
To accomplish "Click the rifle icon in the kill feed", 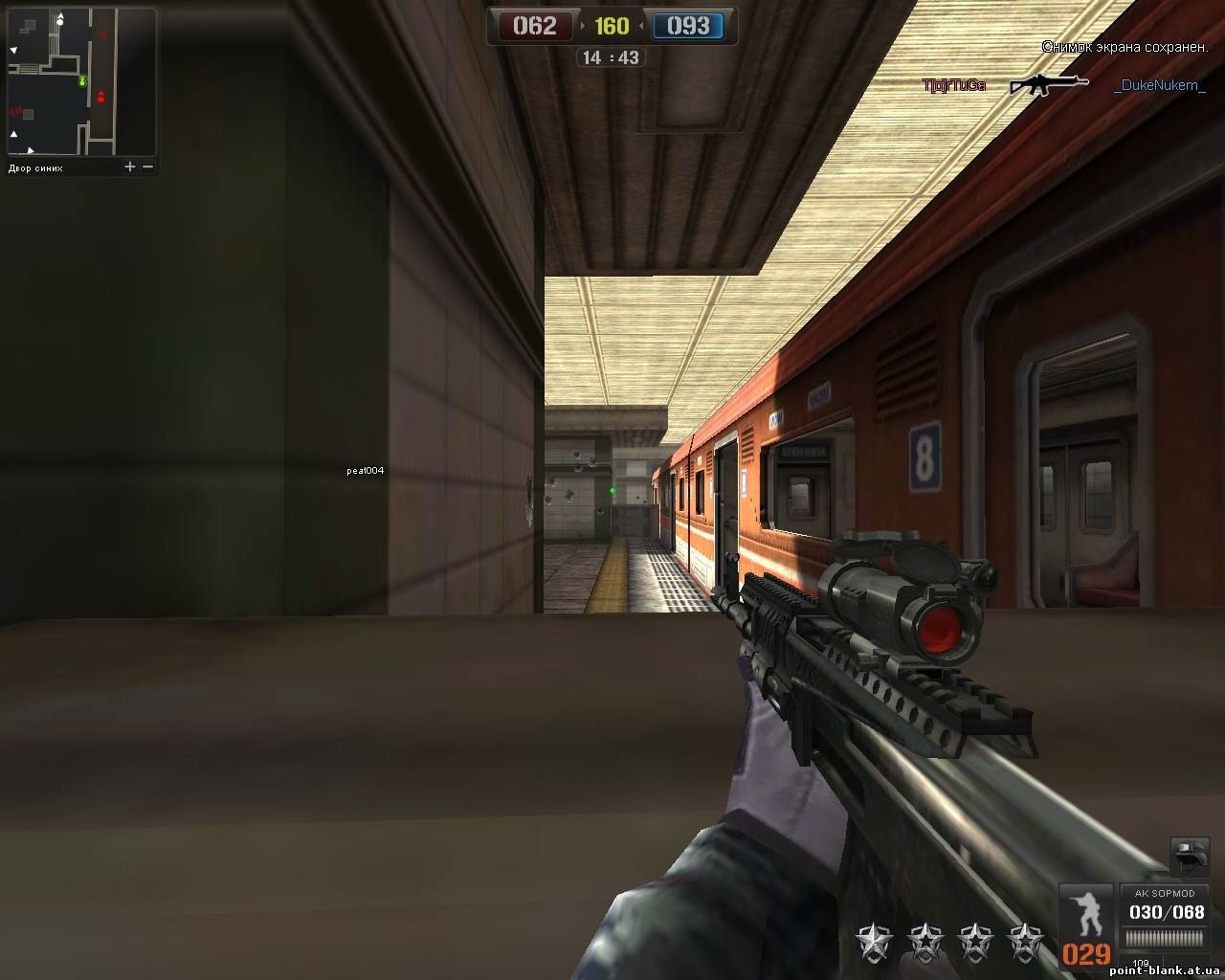I will point(1049,85).
